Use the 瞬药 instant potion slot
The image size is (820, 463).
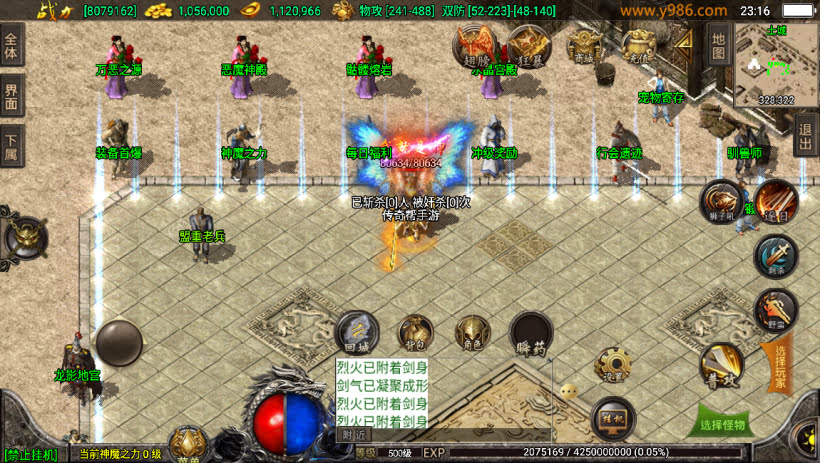531,334
